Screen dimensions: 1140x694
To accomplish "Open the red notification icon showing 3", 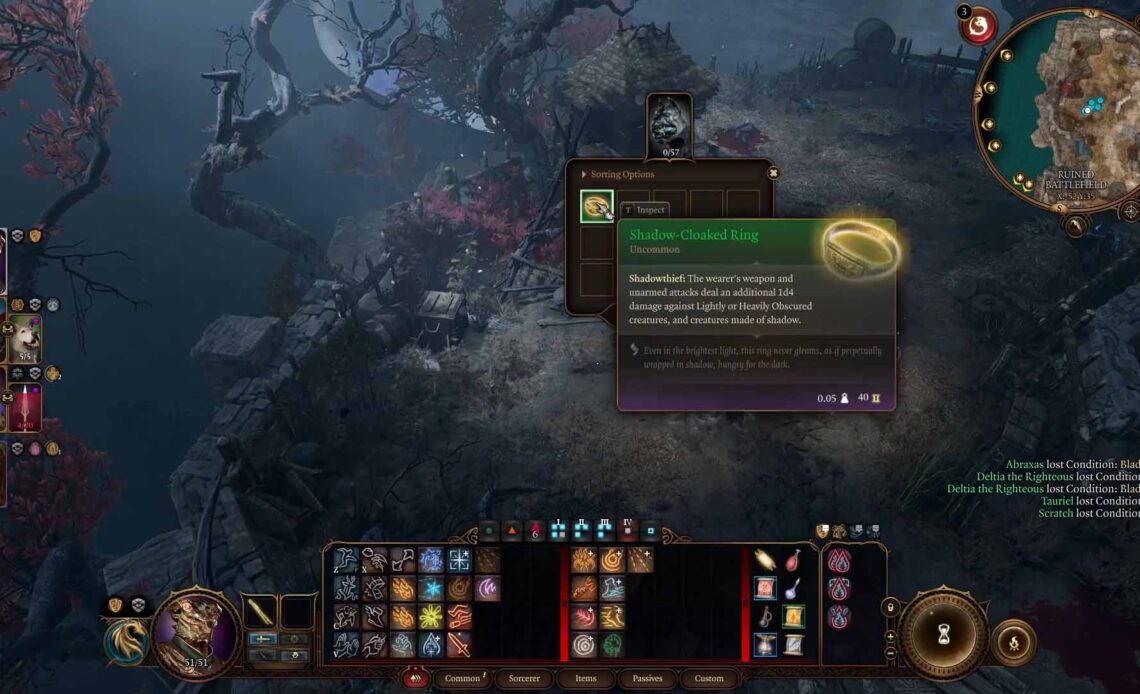I will (x=979, y=25).
